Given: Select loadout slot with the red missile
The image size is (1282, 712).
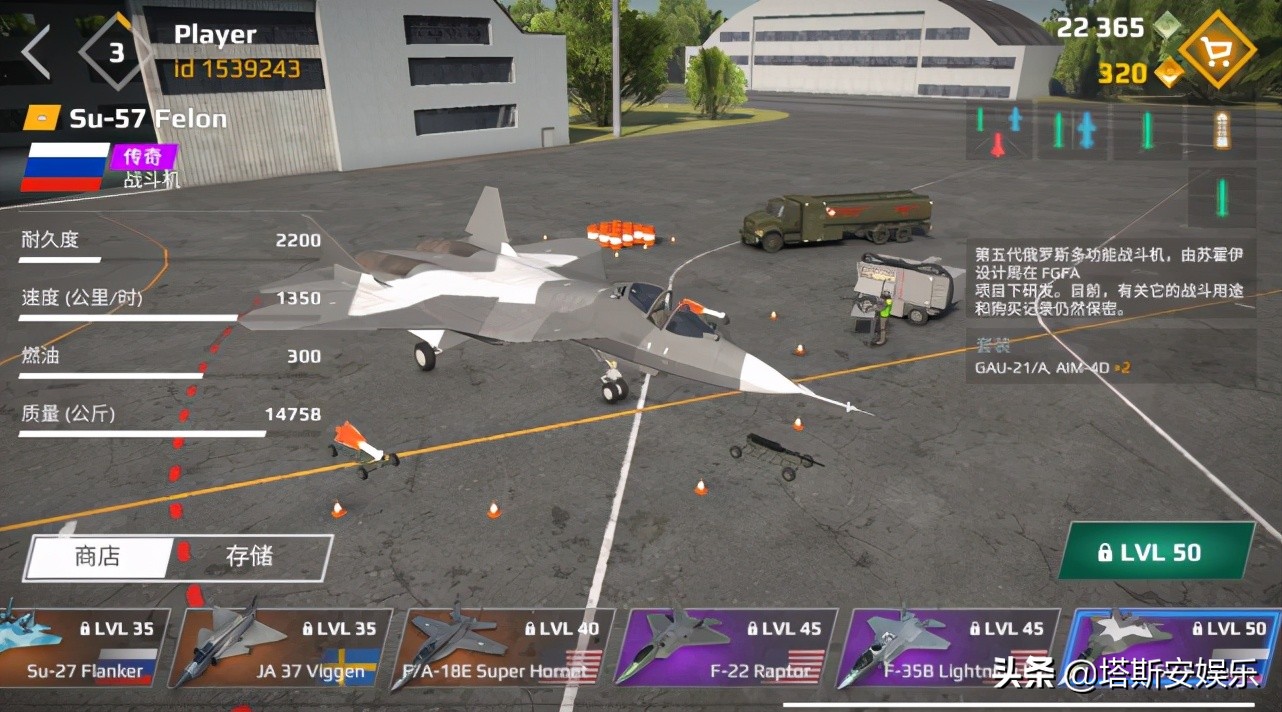Looking at the screenshot, I should tap(999, 131).
